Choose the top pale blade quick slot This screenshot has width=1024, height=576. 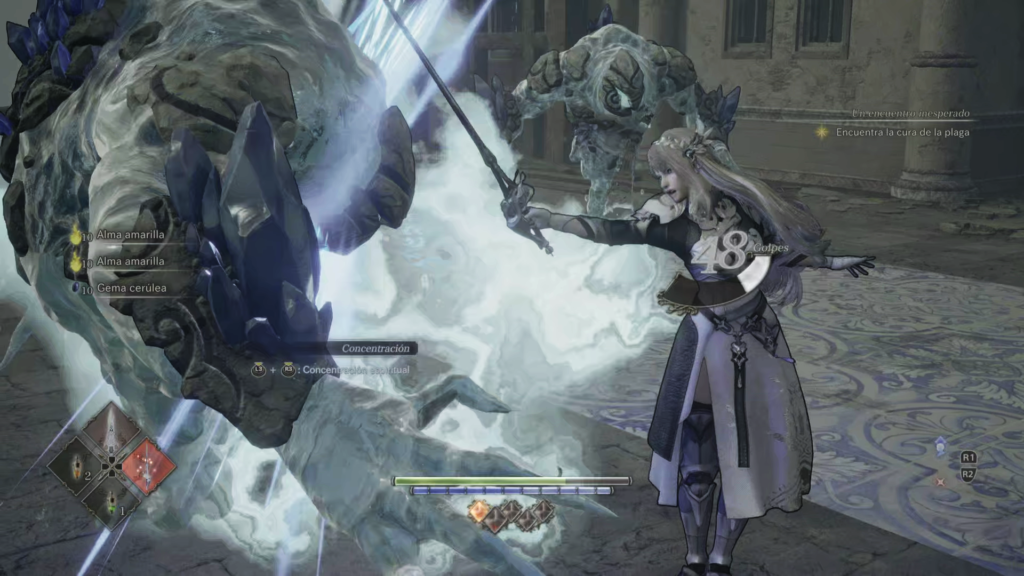(x=111, y=432)
